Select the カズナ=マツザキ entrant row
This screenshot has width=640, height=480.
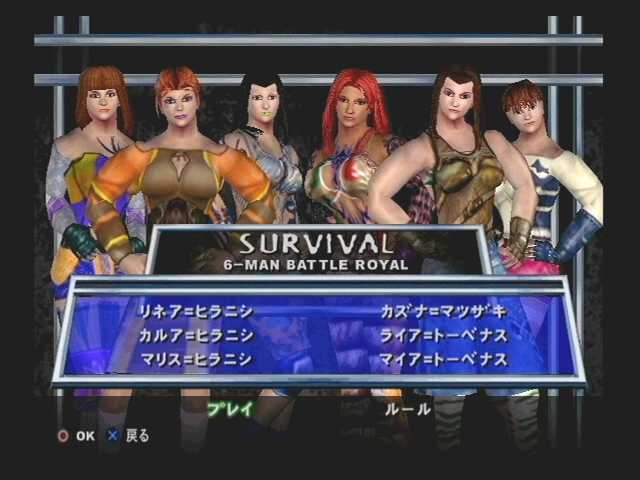pyautogui.click(x=443, y=311)
